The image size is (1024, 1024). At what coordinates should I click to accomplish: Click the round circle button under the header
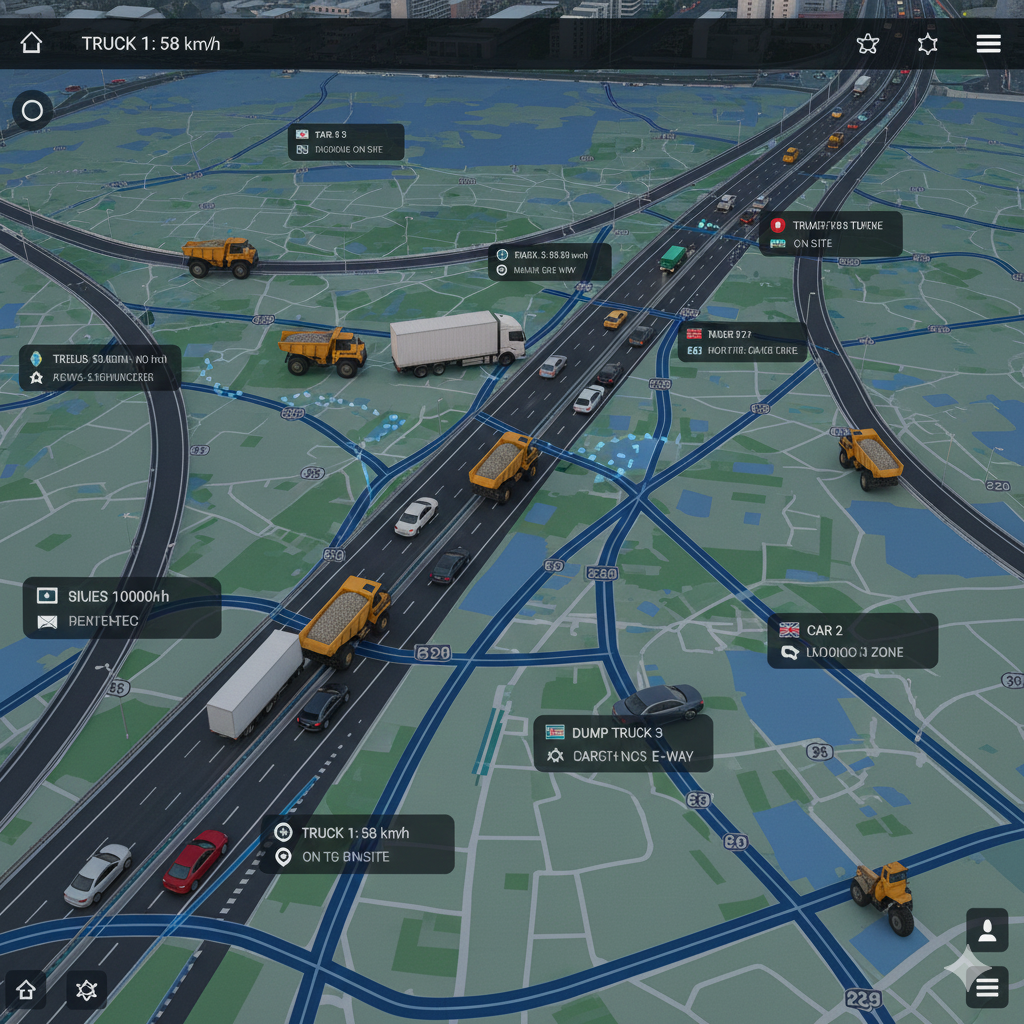coord(32,110)
